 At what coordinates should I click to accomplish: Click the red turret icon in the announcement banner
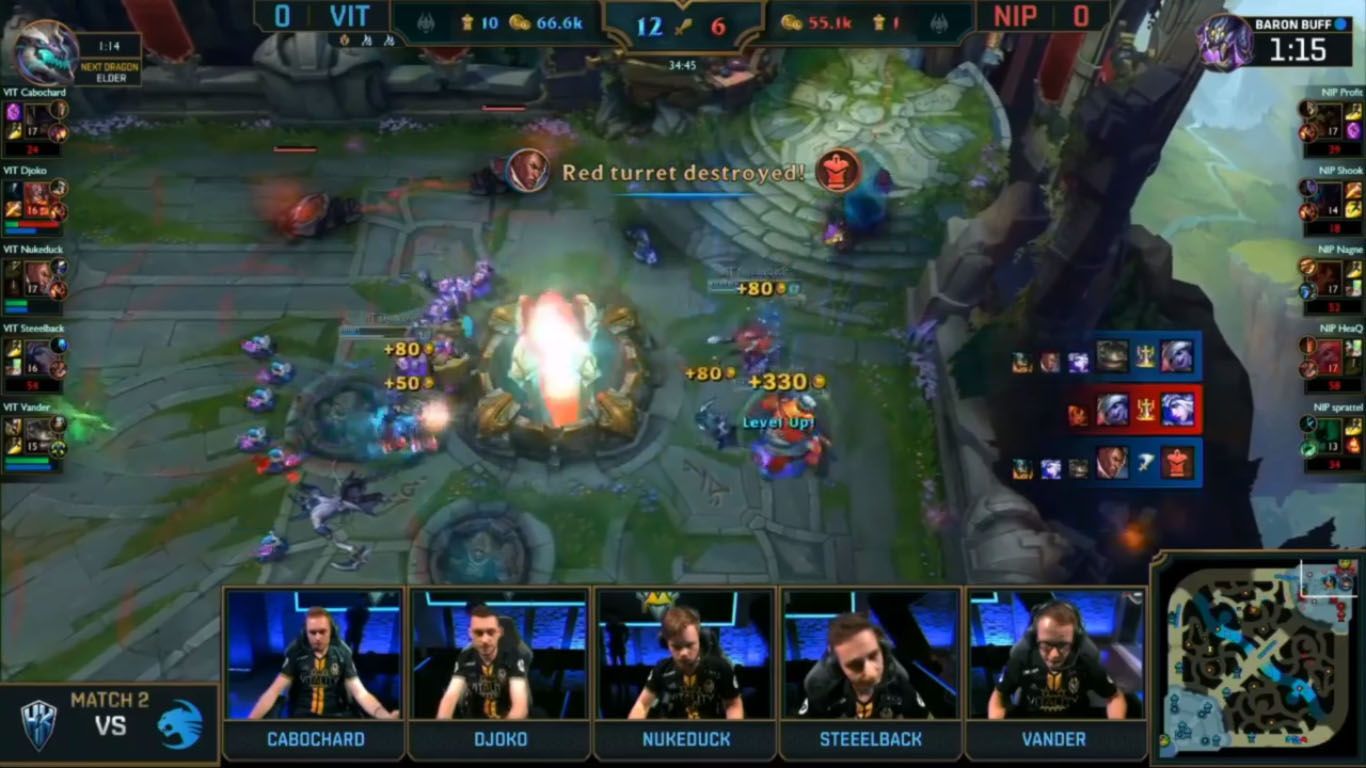837,171
